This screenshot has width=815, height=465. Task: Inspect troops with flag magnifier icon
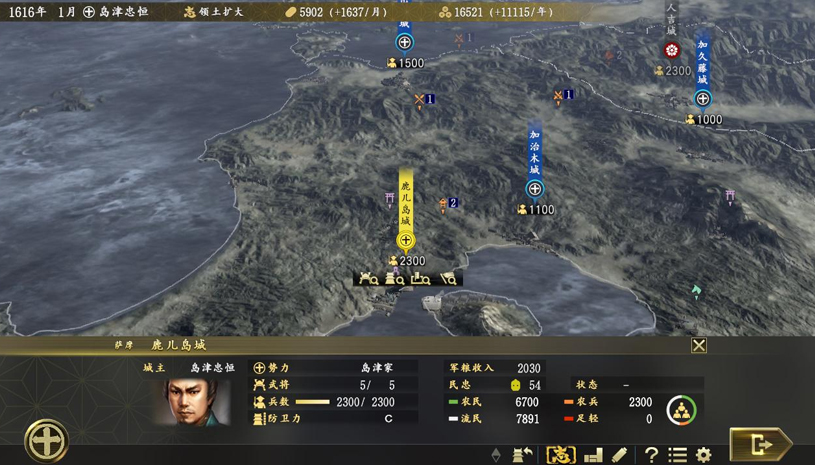pos(448,279)
